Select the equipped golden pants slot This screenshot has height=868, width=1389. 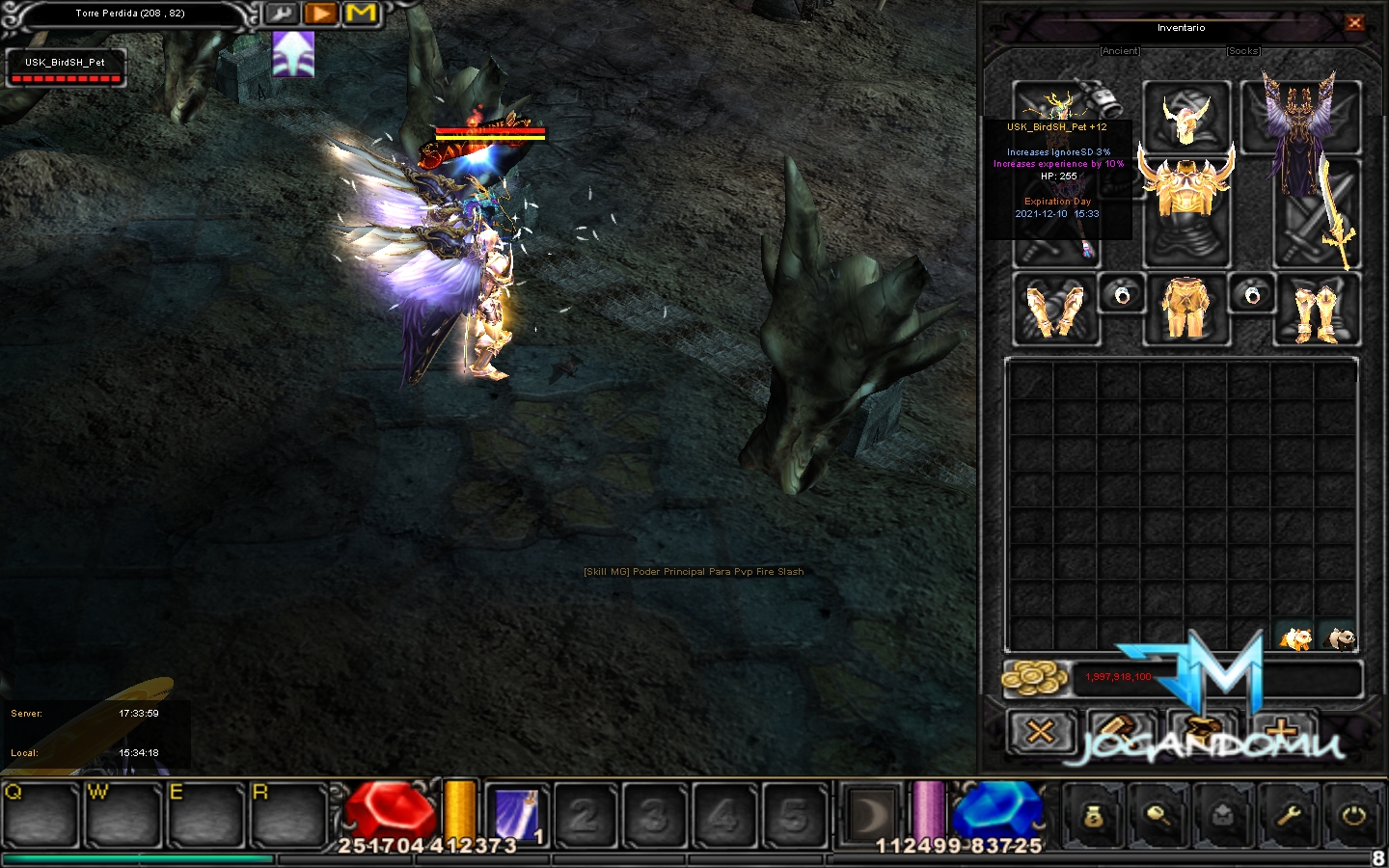(1186, 310)
